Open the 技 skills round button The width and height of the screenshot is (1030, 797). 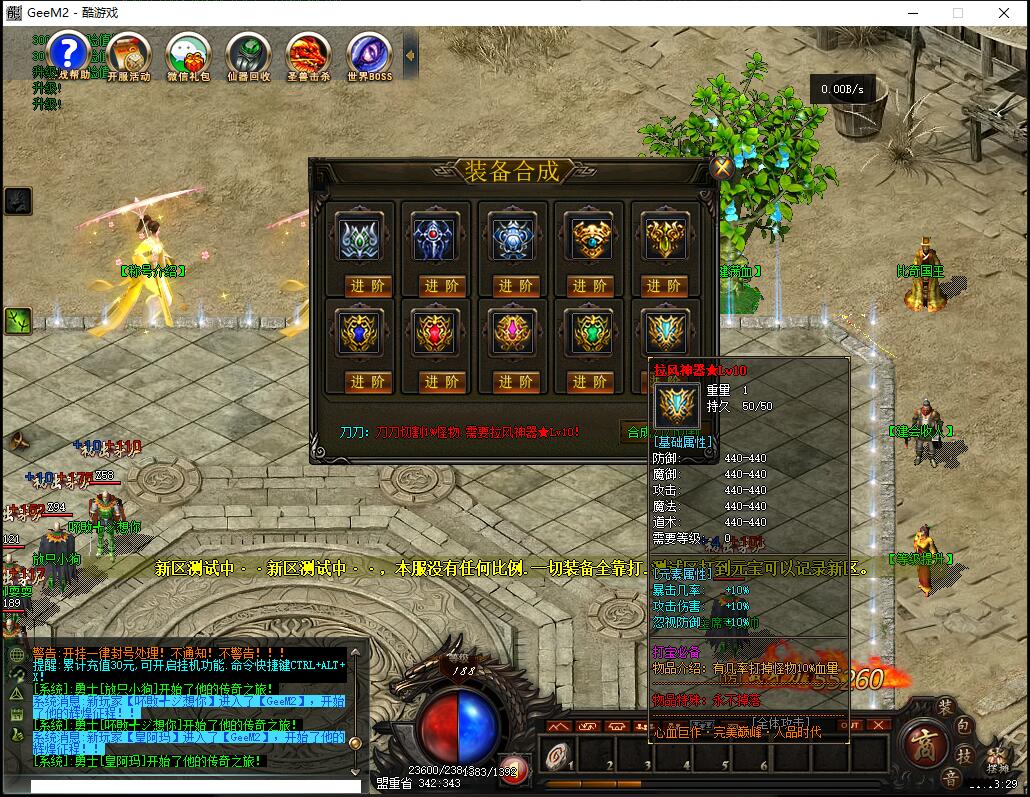click(x=965, y=753)
